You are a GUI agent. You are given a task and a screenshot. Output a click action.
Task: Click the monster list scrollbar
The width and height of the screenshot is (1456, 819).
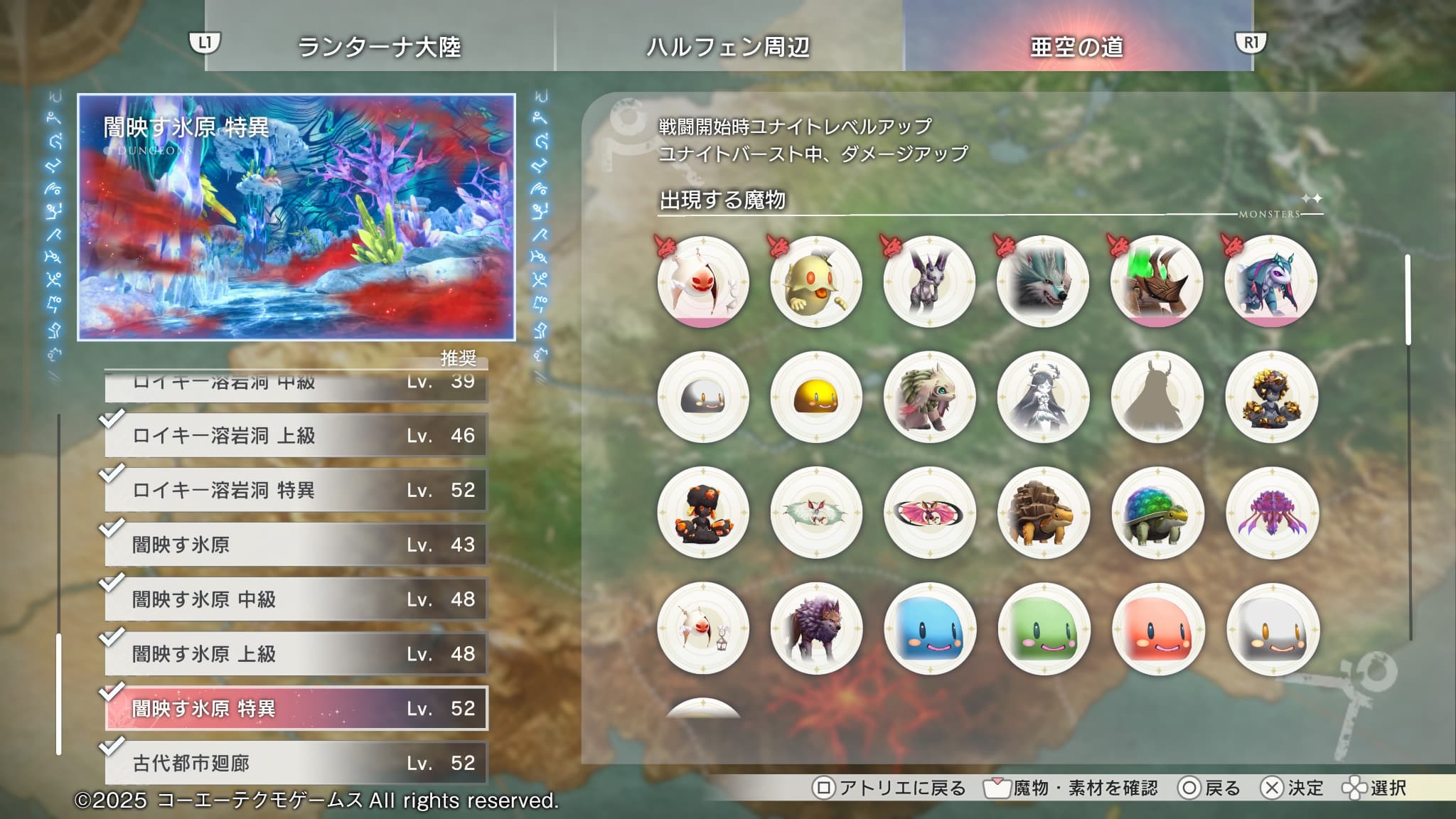(1408, 300)
